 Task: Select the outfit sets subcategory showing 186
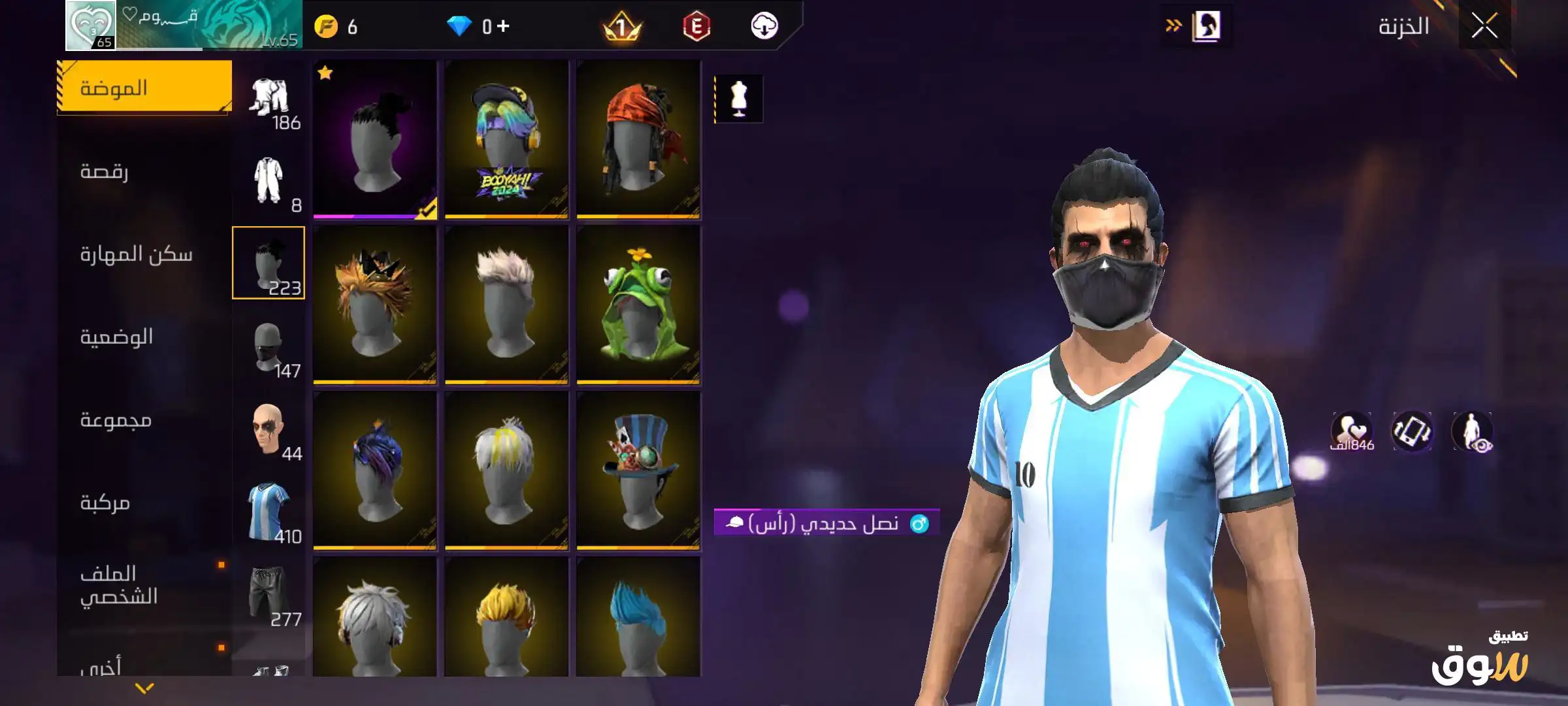click(269, 102)
